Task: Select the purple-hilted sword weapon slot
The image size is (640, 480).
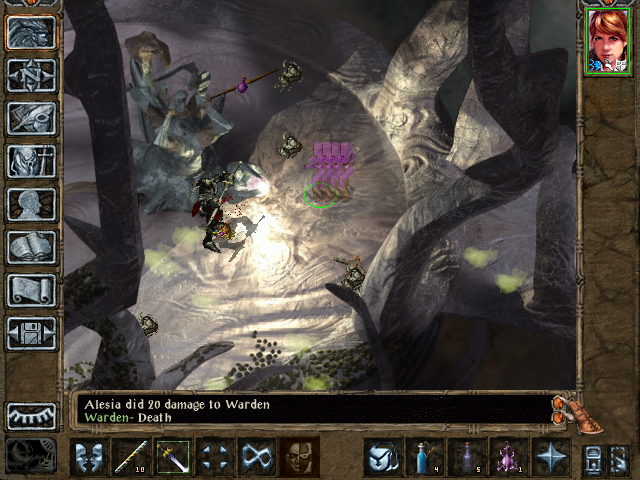Action: point(173,457)
